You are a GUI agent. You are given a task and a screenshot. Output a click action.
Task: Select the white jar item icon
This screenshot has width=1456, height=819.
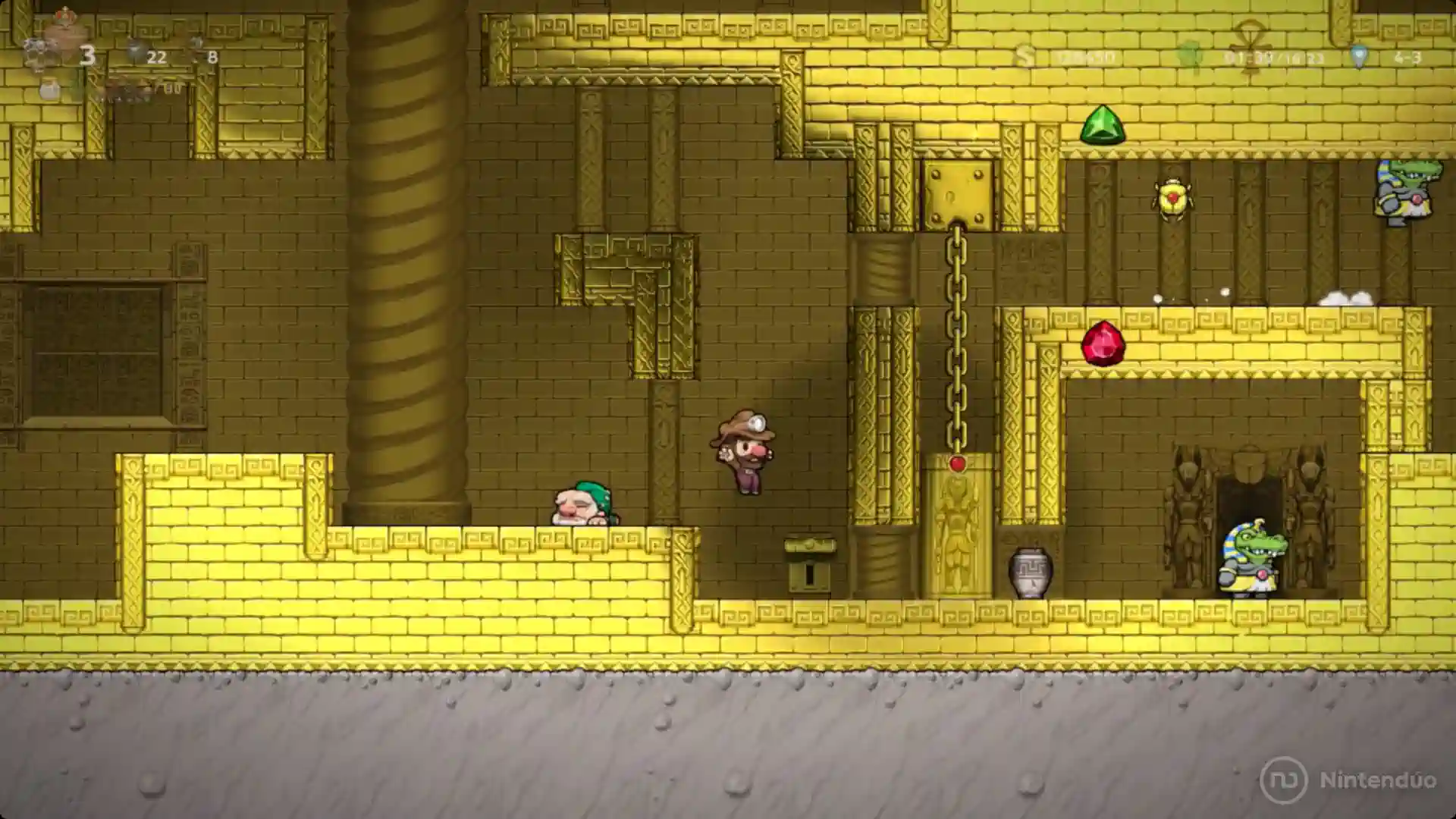pyautogui.click(x=49, y=89)
